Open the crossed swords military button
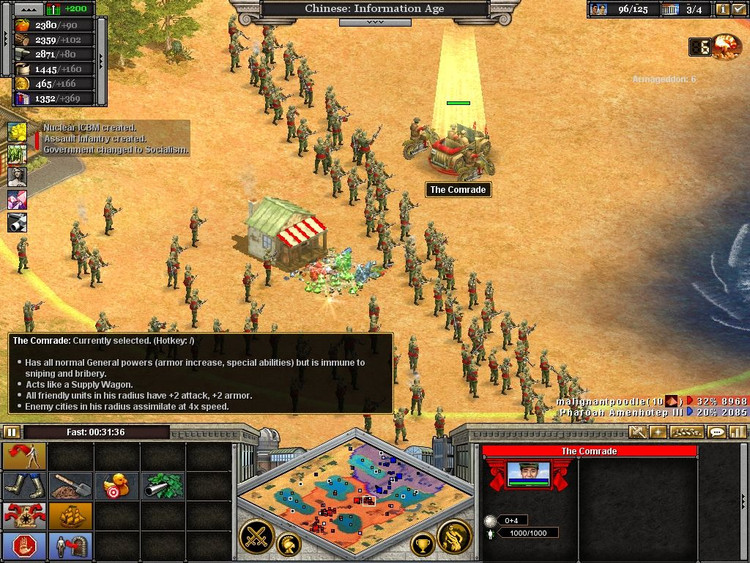The height and width of the screenshot is (563, 750). click(x=256, y=535)
